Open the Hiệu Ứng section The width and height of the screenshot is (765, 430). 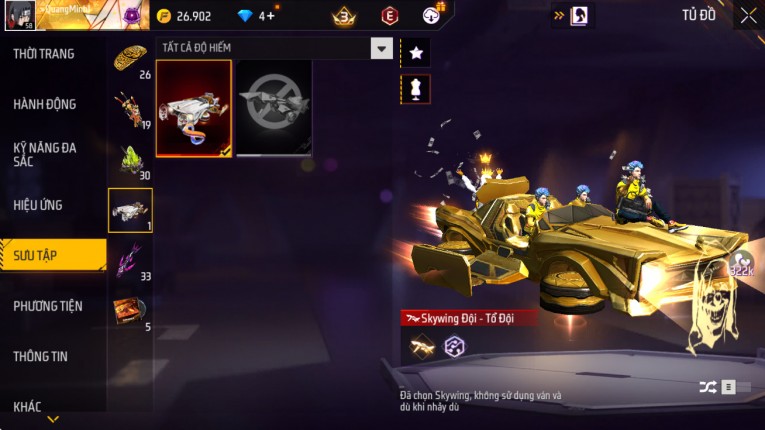[x=38, y=205]
